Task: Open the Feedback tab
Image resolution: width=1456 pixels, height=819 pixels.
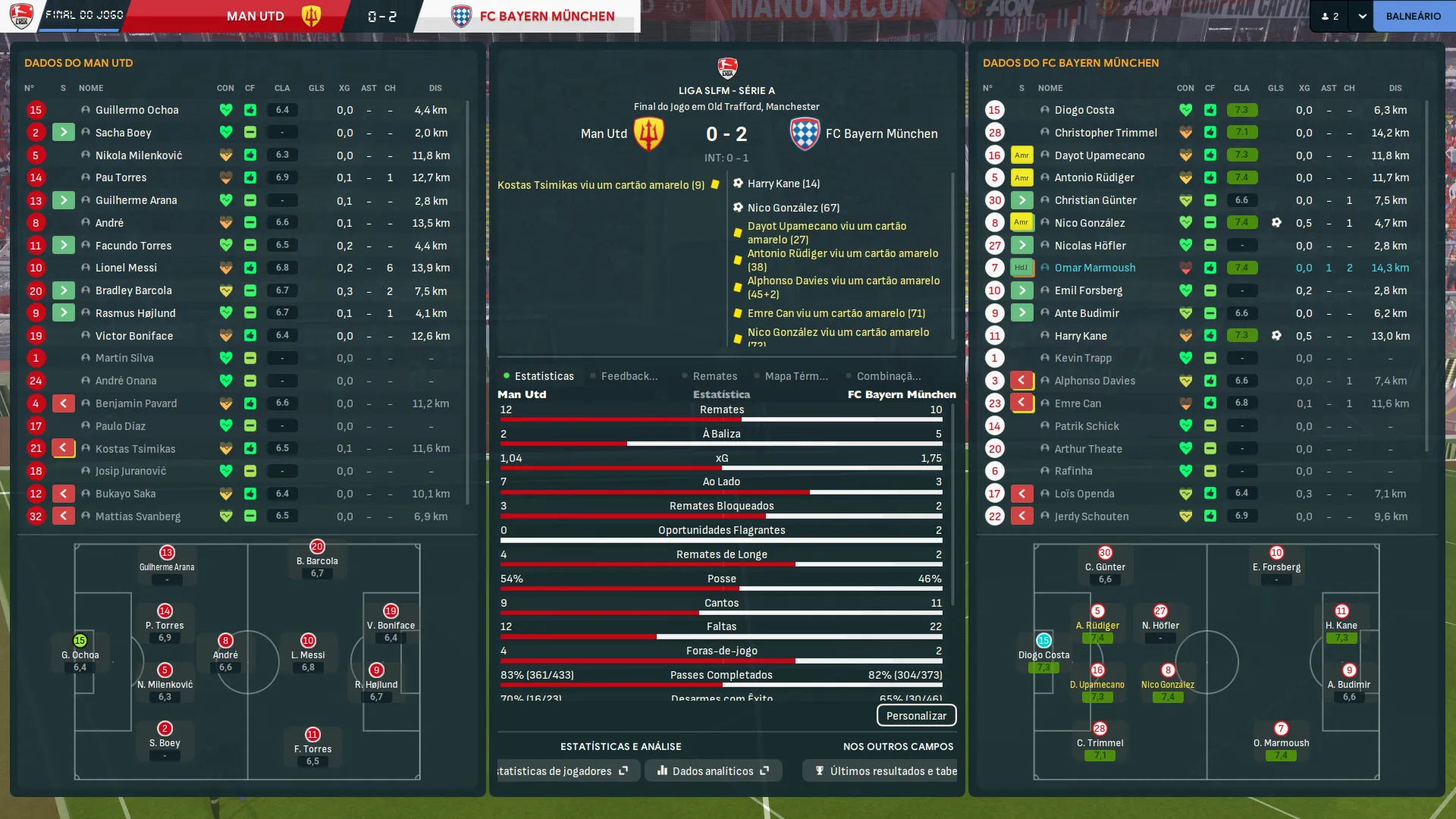Action: tap(629, 376)
